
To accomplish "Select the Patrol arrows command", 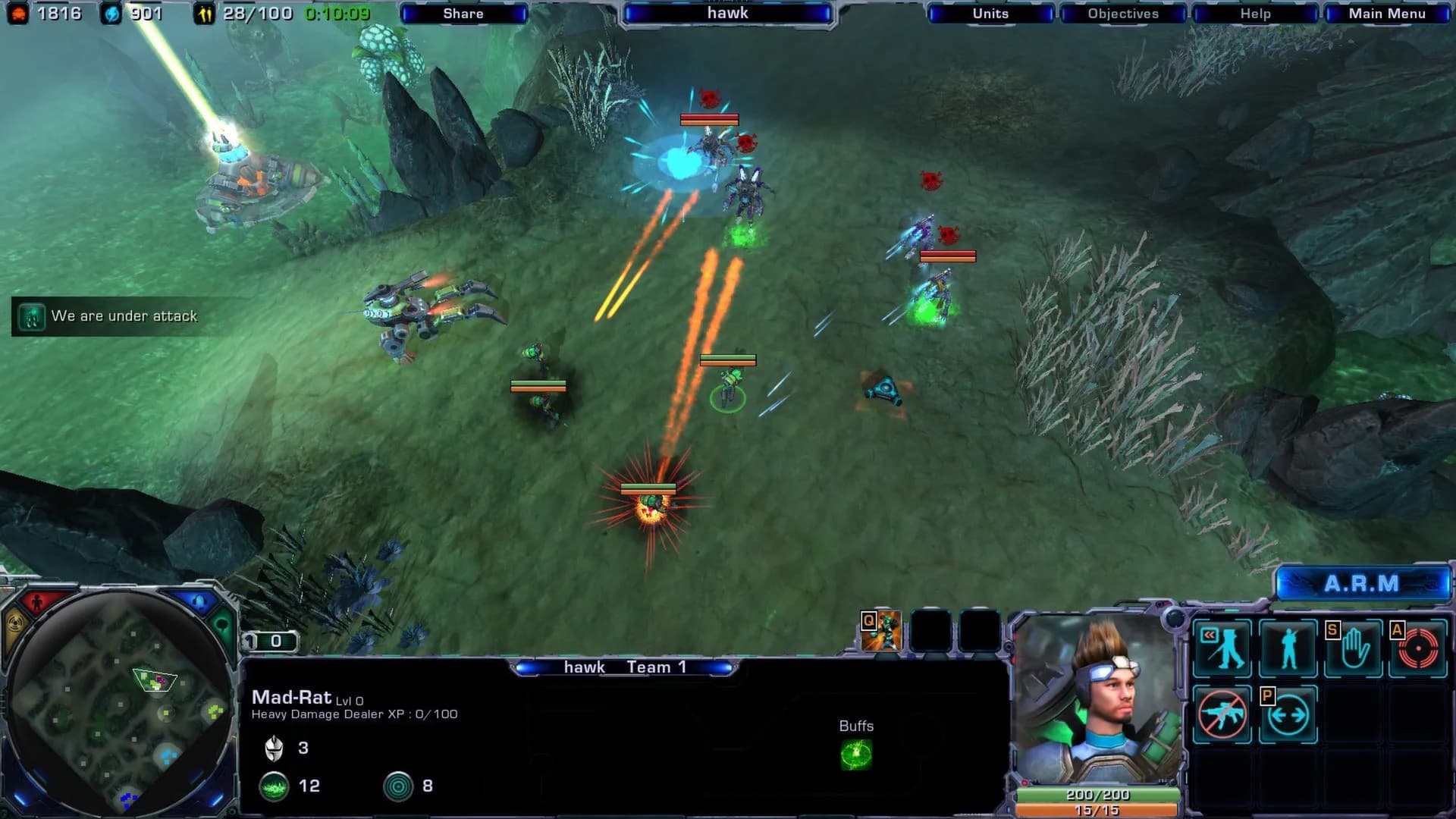I will [1288, 714].
